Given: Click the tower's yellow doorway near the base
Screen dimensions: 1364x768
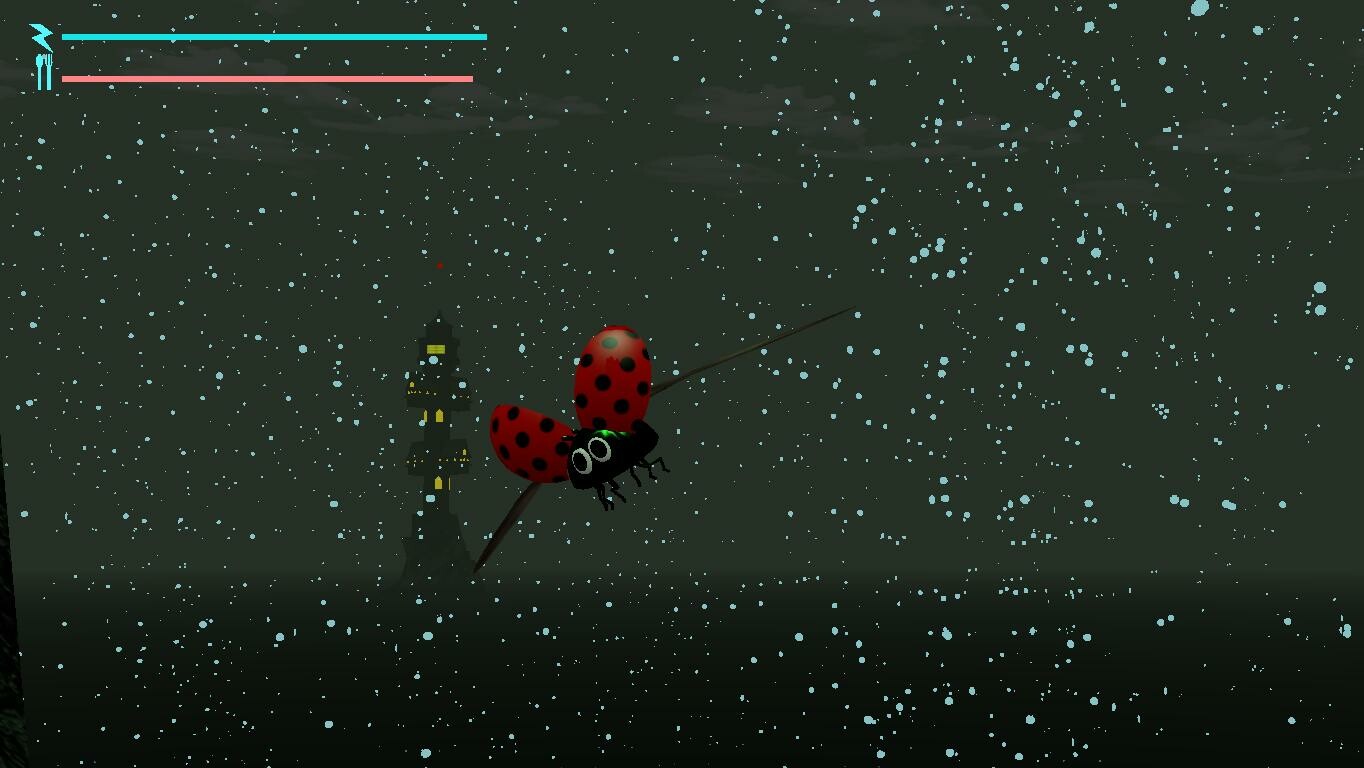Looking at the screenshot, I should tap(438, 482).
